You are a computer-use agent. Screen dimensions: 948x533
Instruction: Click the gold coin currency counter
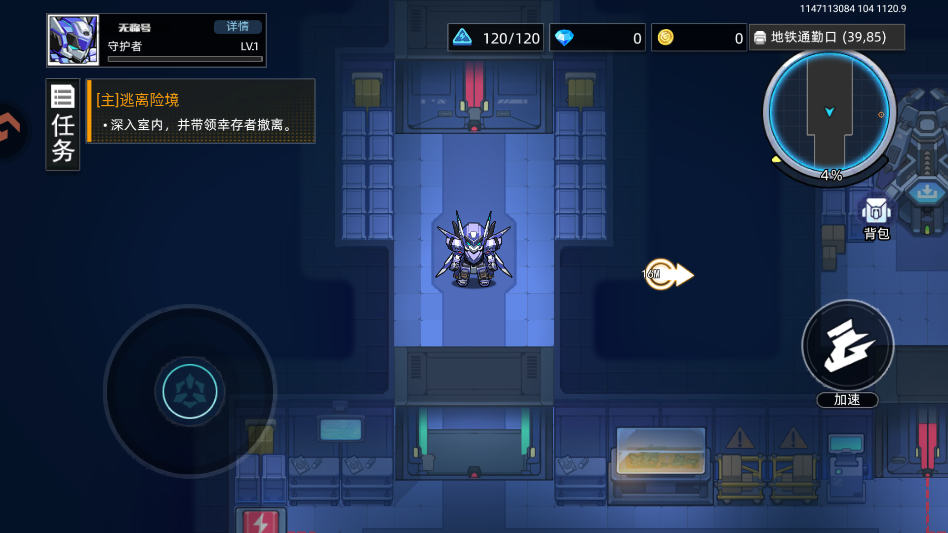699,38
